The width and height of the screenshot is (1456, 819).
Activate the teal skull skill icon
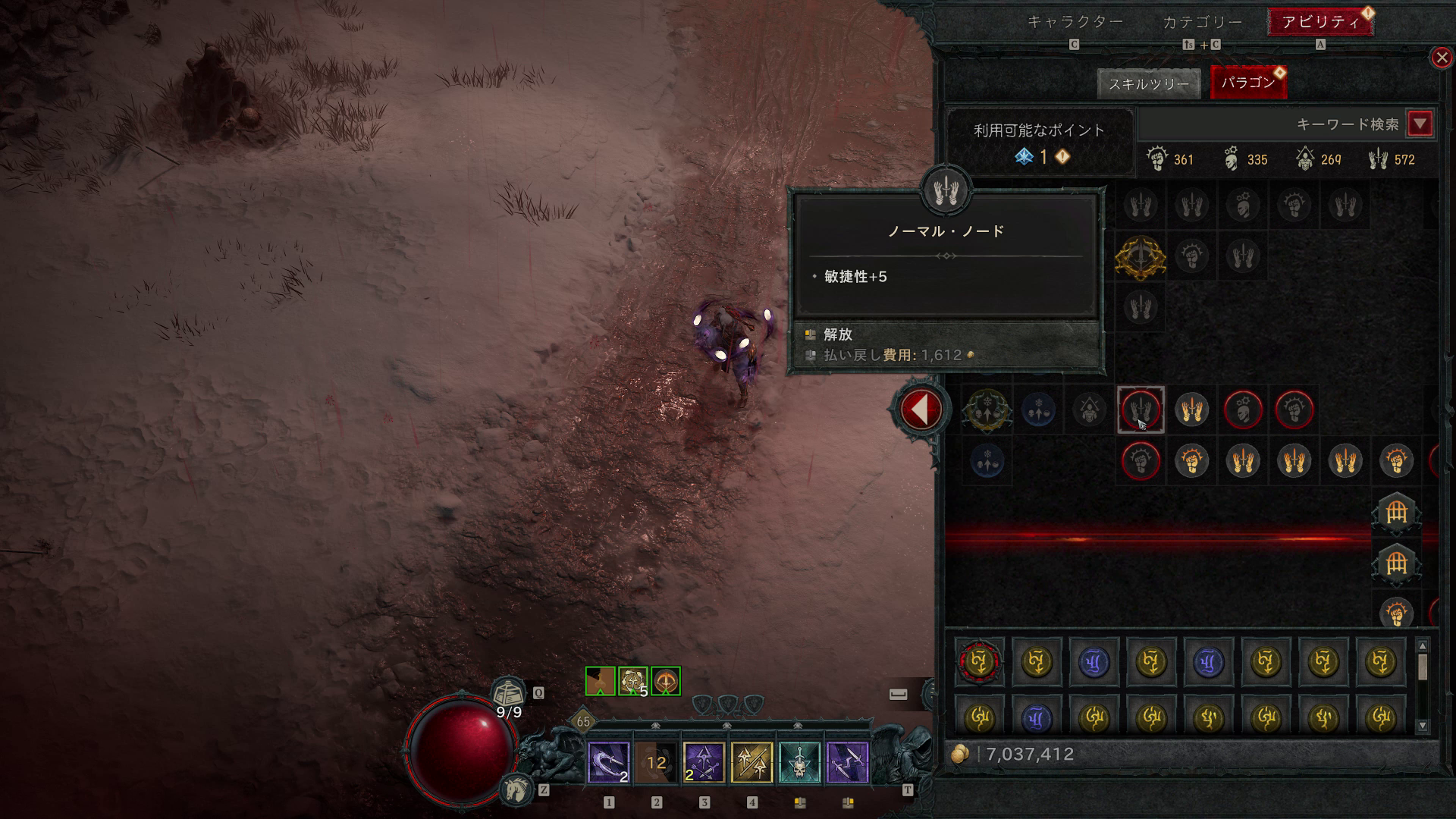click(799, 762)
